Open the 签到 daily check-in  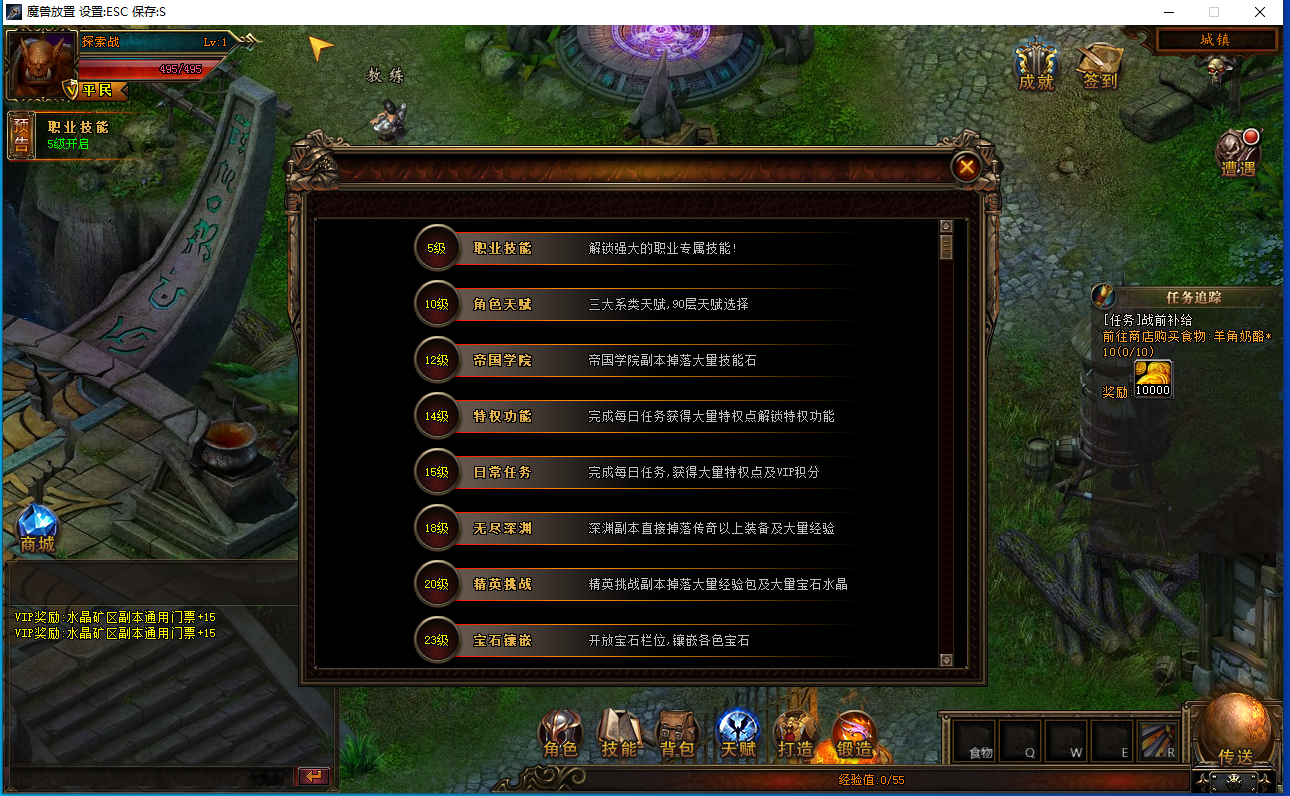(1099, 66)
